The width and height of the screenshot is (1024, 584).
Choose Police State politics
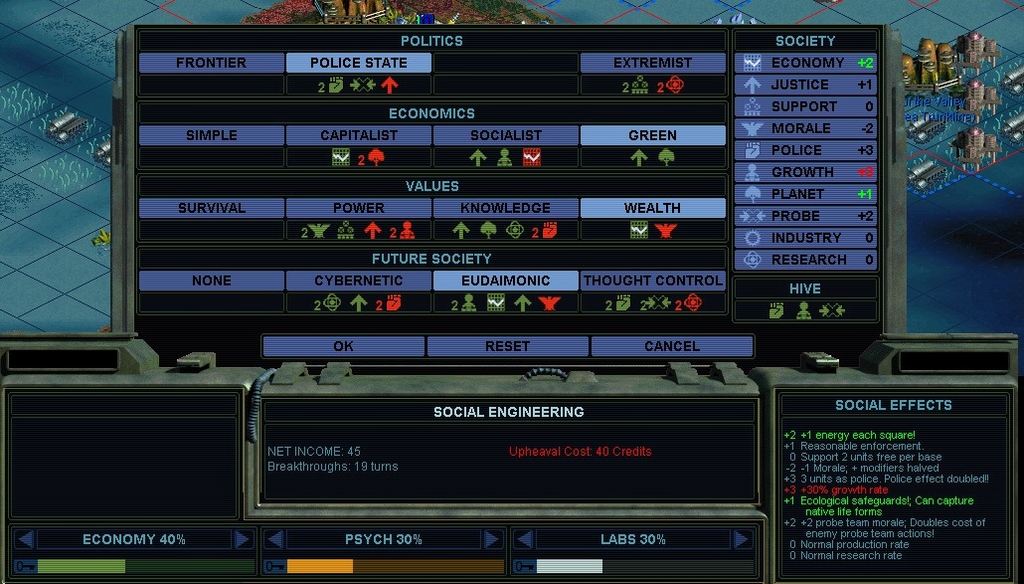tap(359, 63)
